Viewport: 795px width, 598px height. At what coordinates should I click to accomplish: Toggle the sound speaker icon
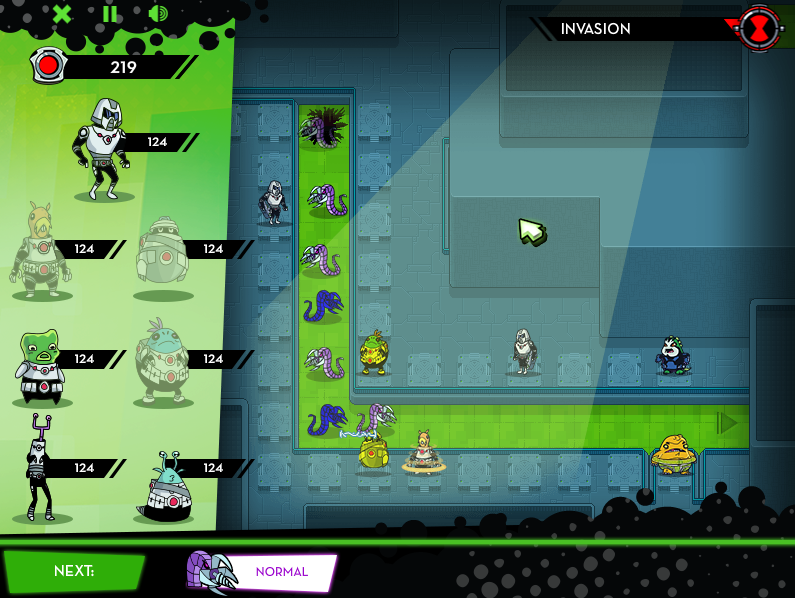tap(157, 14)
